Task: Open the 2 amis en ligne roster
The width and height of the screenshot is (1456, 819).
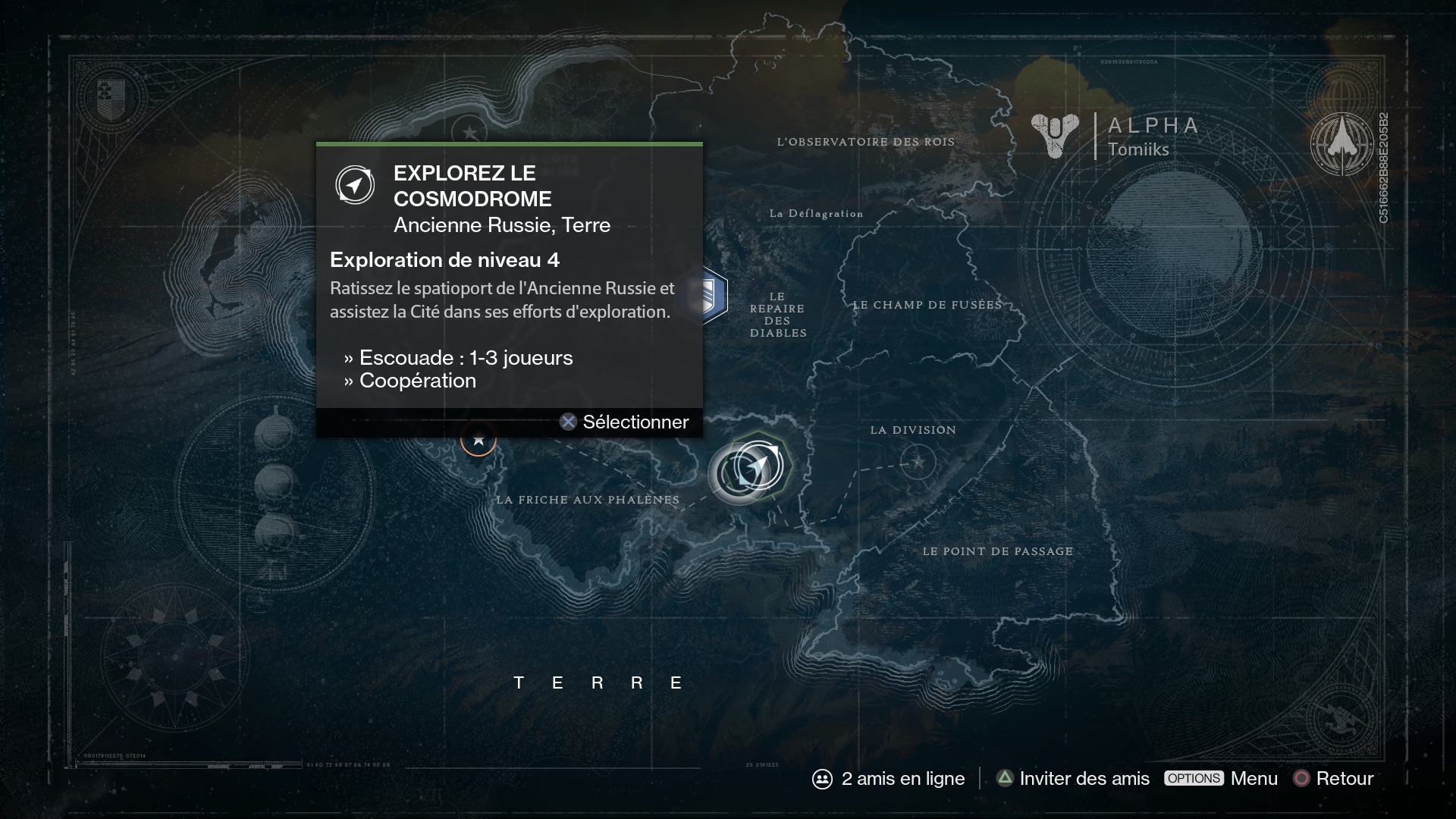Action: coord(889,779)
